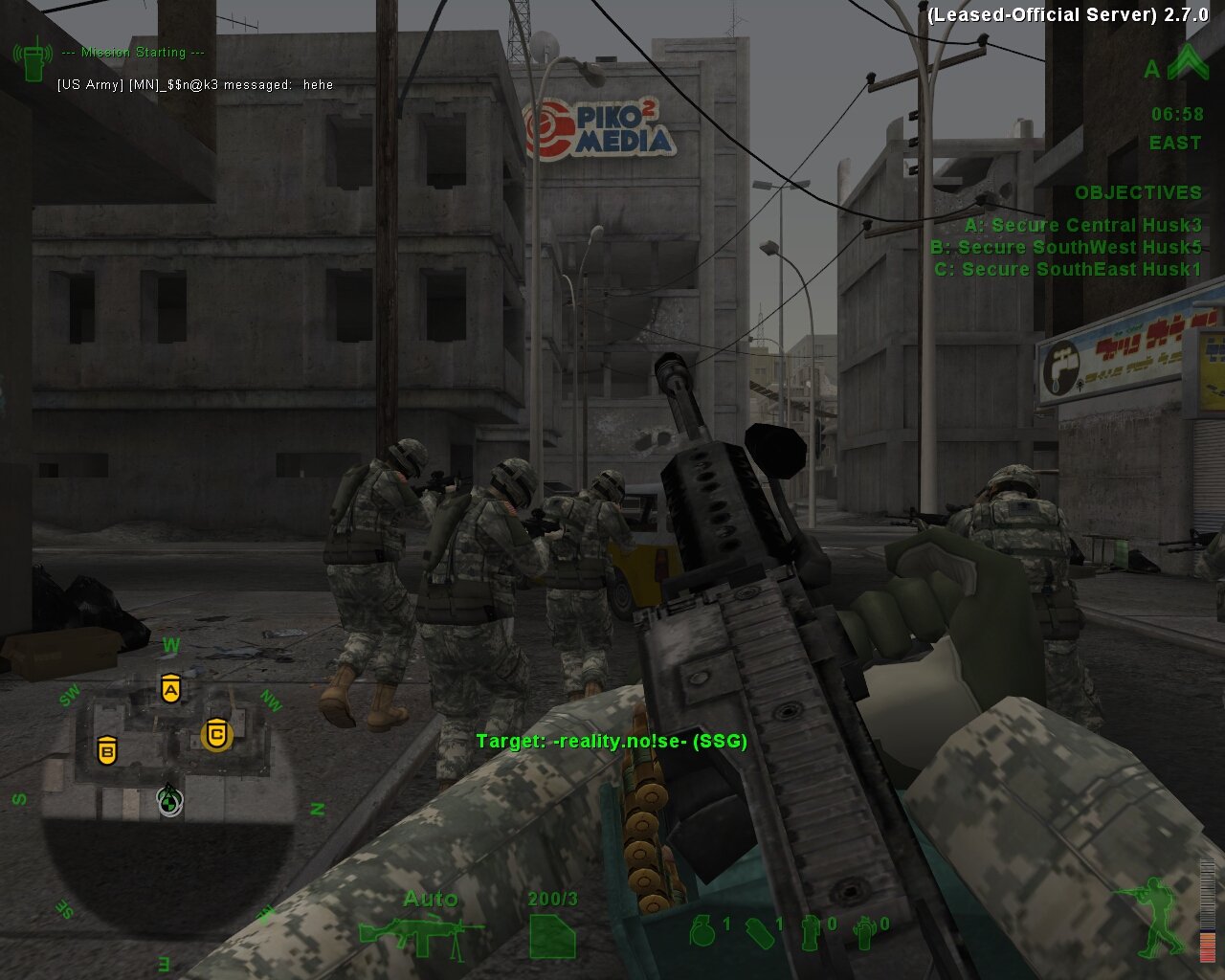Viewport: 1225px width, 980px height.
Task: Click the radio transmission icon
Action: pyautogui.click(x=33, y=57)
